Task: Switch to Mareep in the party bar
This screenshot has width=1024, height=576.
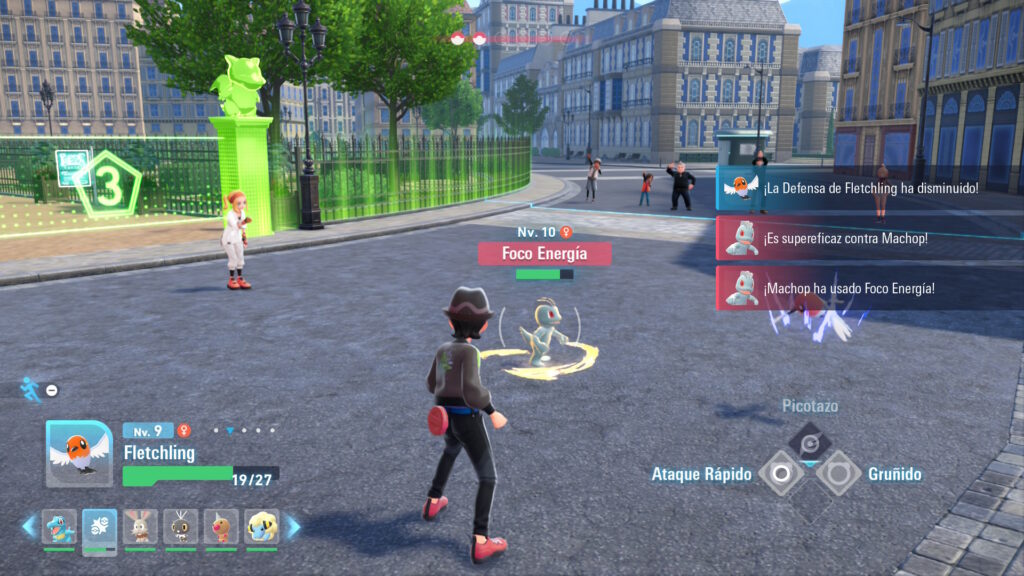Action: click(x=261, y=526)
